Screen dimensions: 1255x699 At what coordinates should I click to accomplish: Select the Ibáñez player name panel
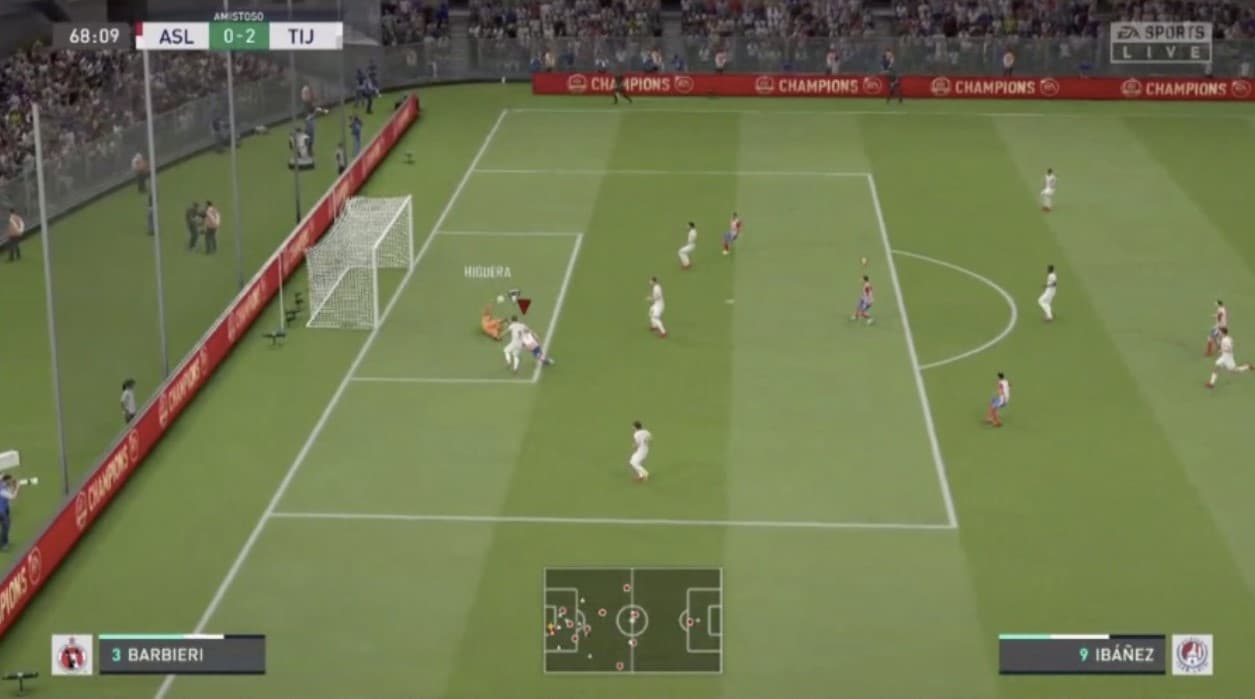pyautogui.click(x=1082, y=655)
